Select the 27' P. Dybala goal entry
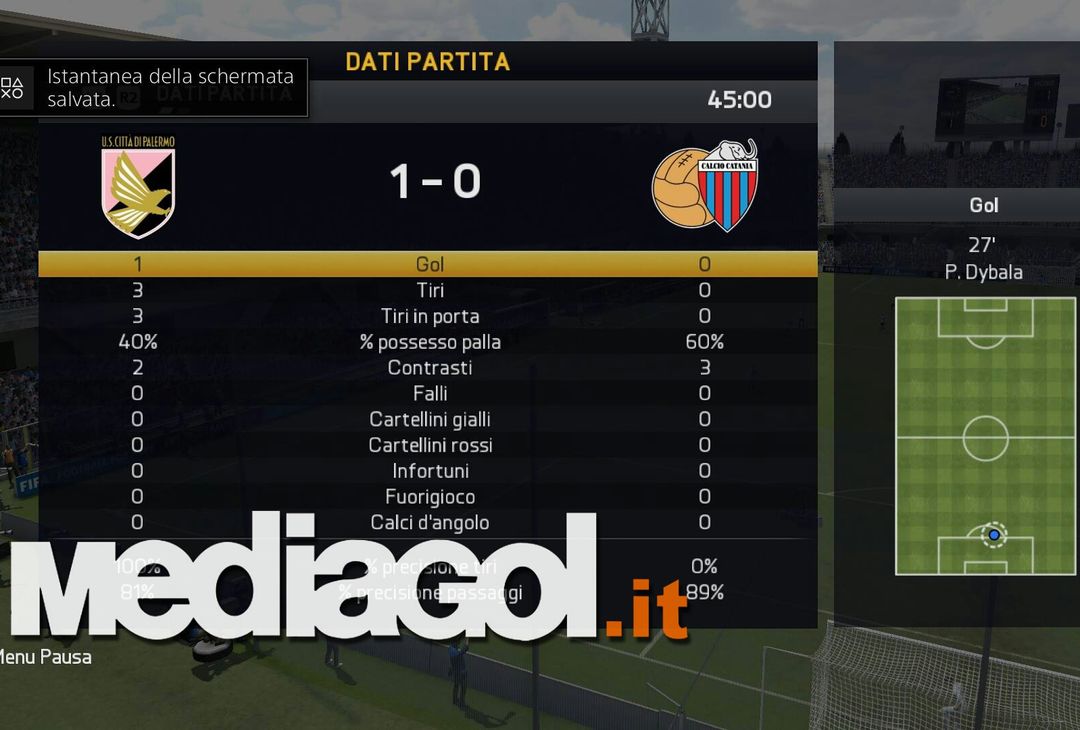The image size is (1080, 730). pos(983,258)
